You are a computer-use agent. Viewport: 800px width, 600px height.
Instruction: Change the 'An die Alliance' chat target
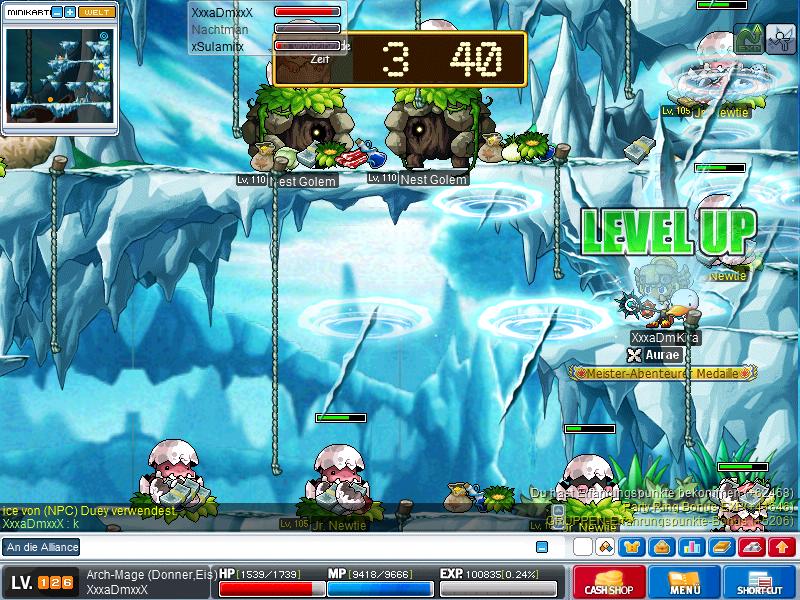42,547
